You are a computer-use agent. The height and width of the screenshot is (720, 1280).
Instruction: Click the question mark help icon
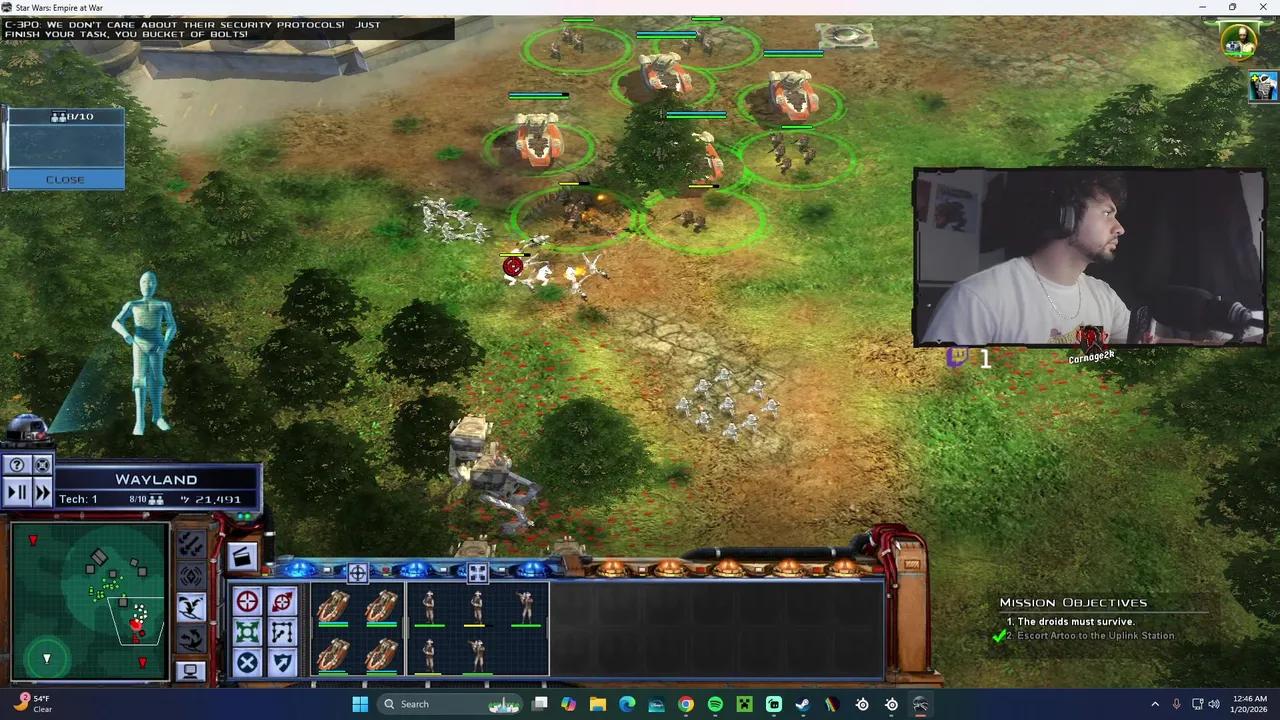tap(17, 464)
